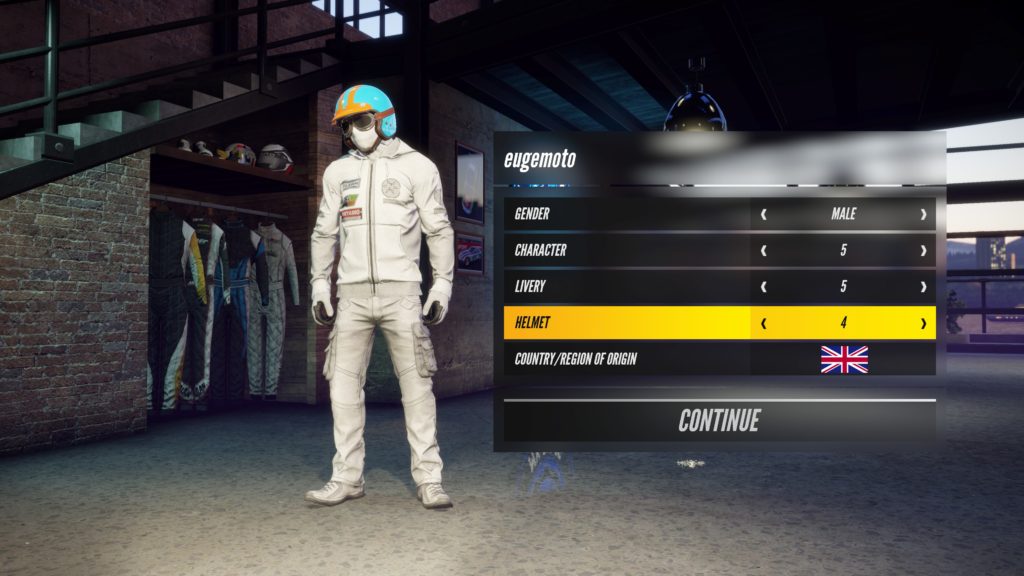Viewport: 1024px width, 576px height.
Task: Select previous Gender with left arrow
Action: [x=765, y=214]
